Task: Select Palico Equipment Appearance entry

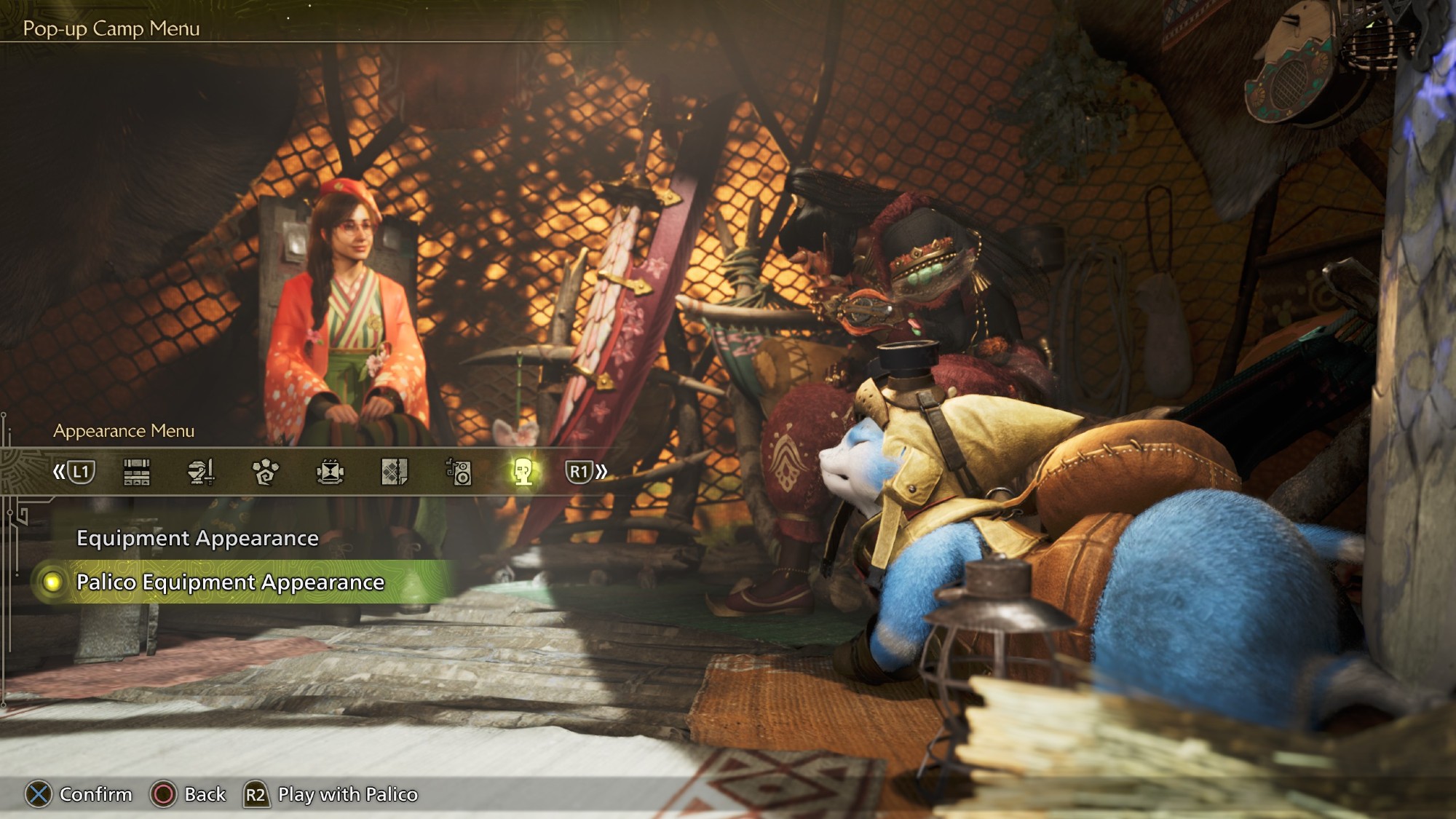Action: [x=230, y=582]
